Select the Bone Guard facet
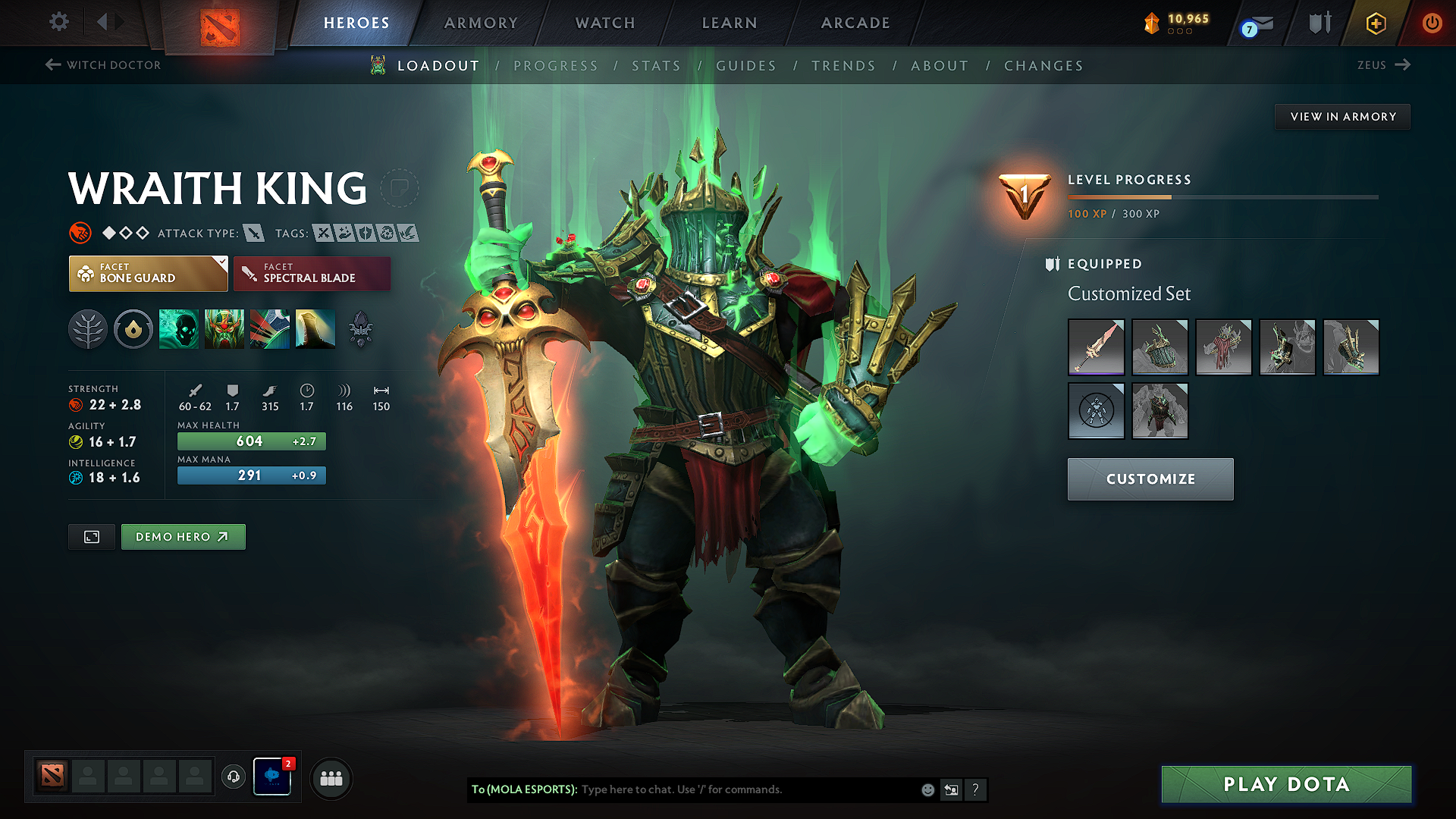The height and width of the screenshot is (819, 1456). tap(148, 273)
